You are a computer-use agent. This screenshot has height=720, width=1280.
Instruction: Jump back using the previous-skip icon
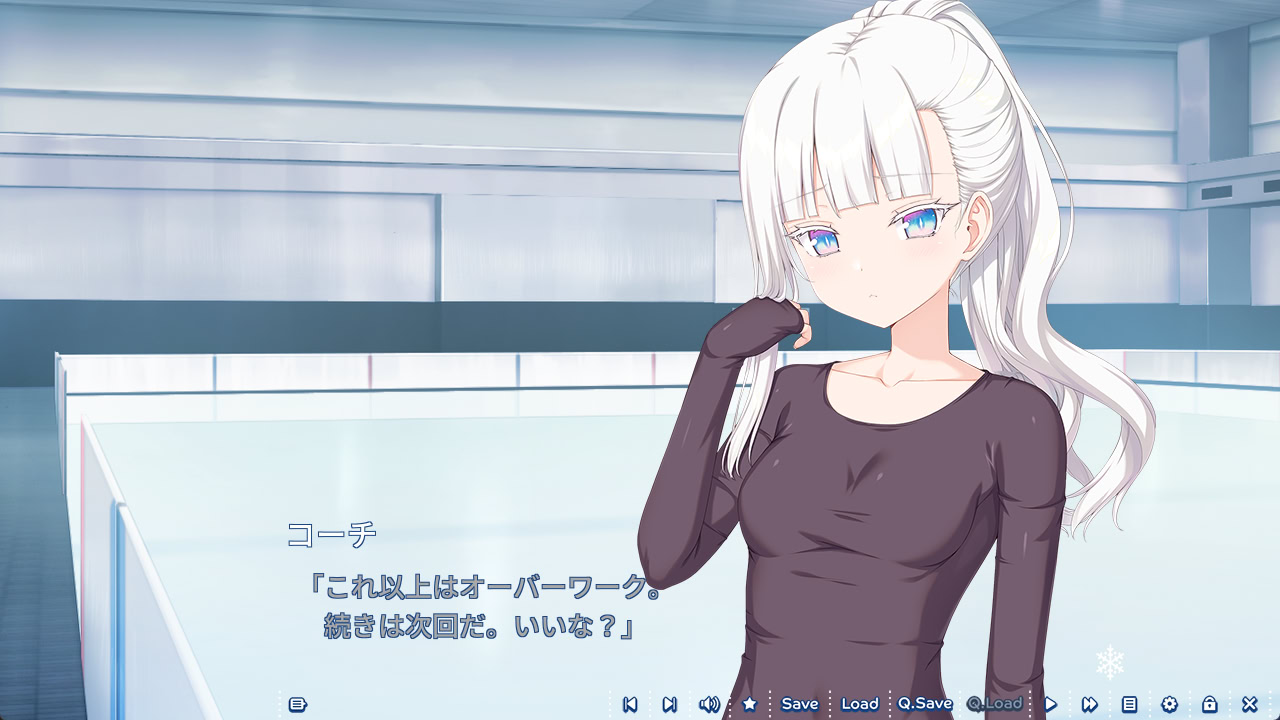(x=629, y=704)
